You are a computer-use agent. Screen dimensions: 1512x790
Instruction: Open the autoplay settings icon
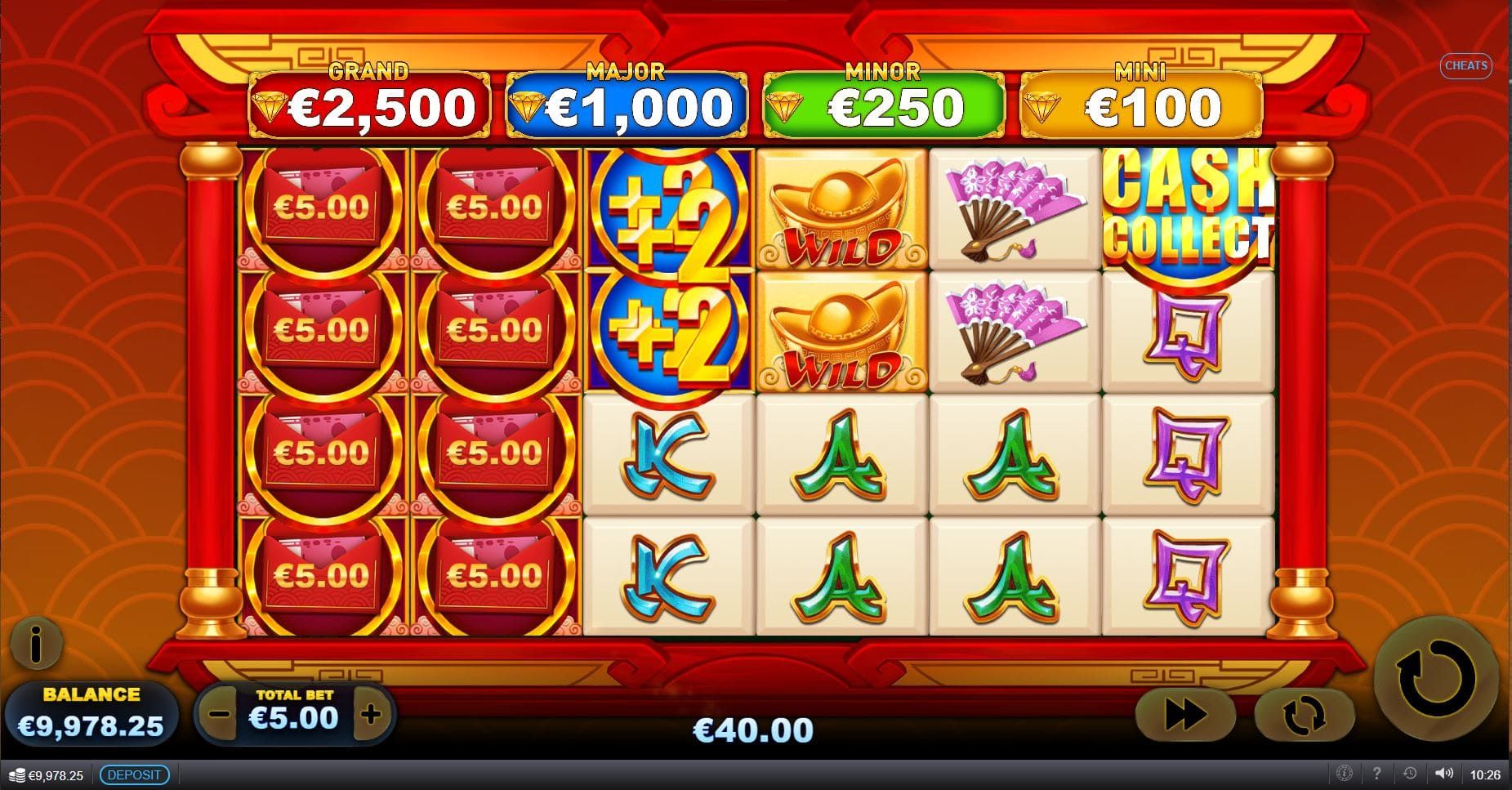(1305, 713)
